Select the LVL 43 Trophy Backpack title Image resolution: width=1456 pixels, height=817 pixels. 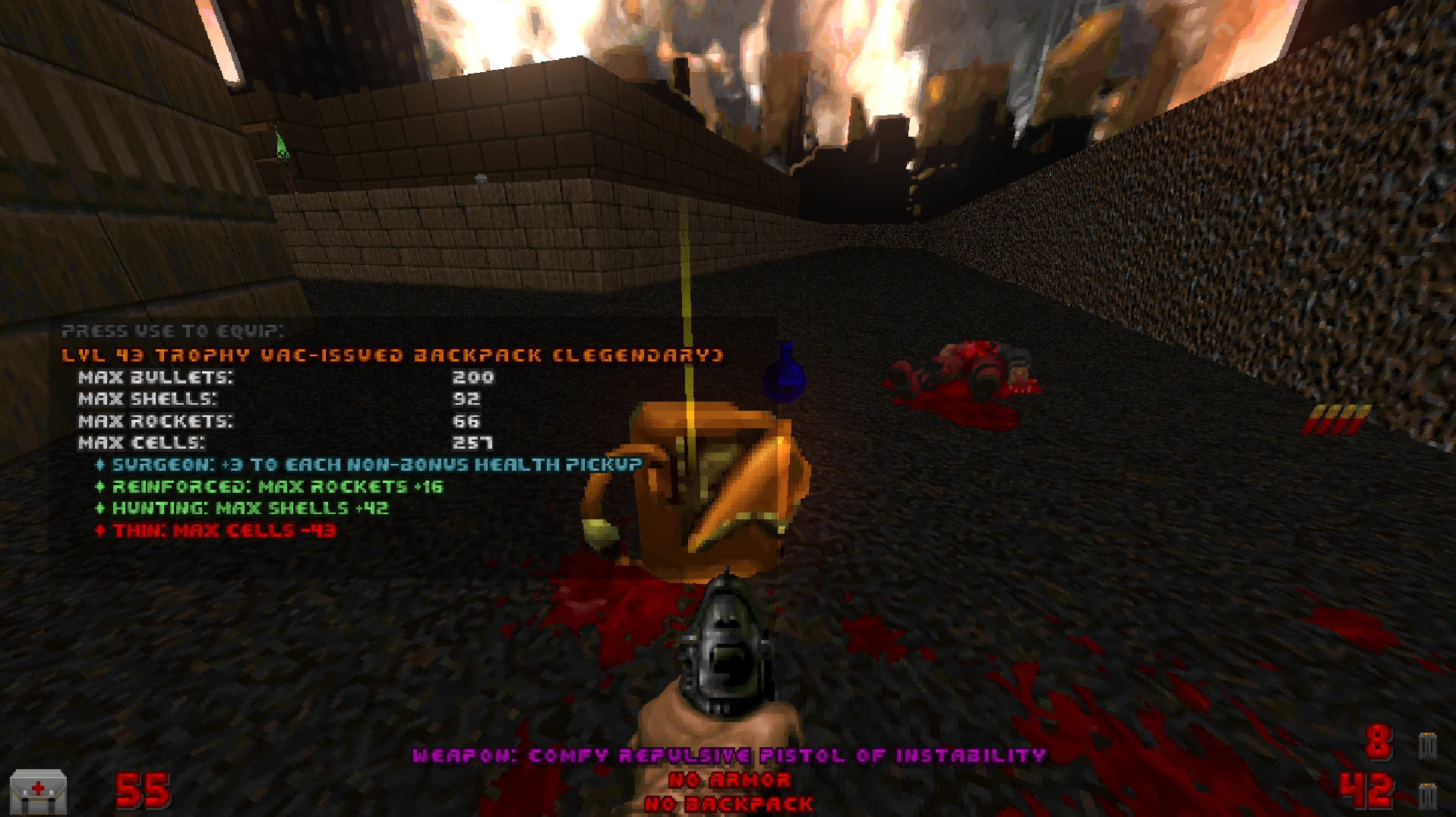pos(391,354)
